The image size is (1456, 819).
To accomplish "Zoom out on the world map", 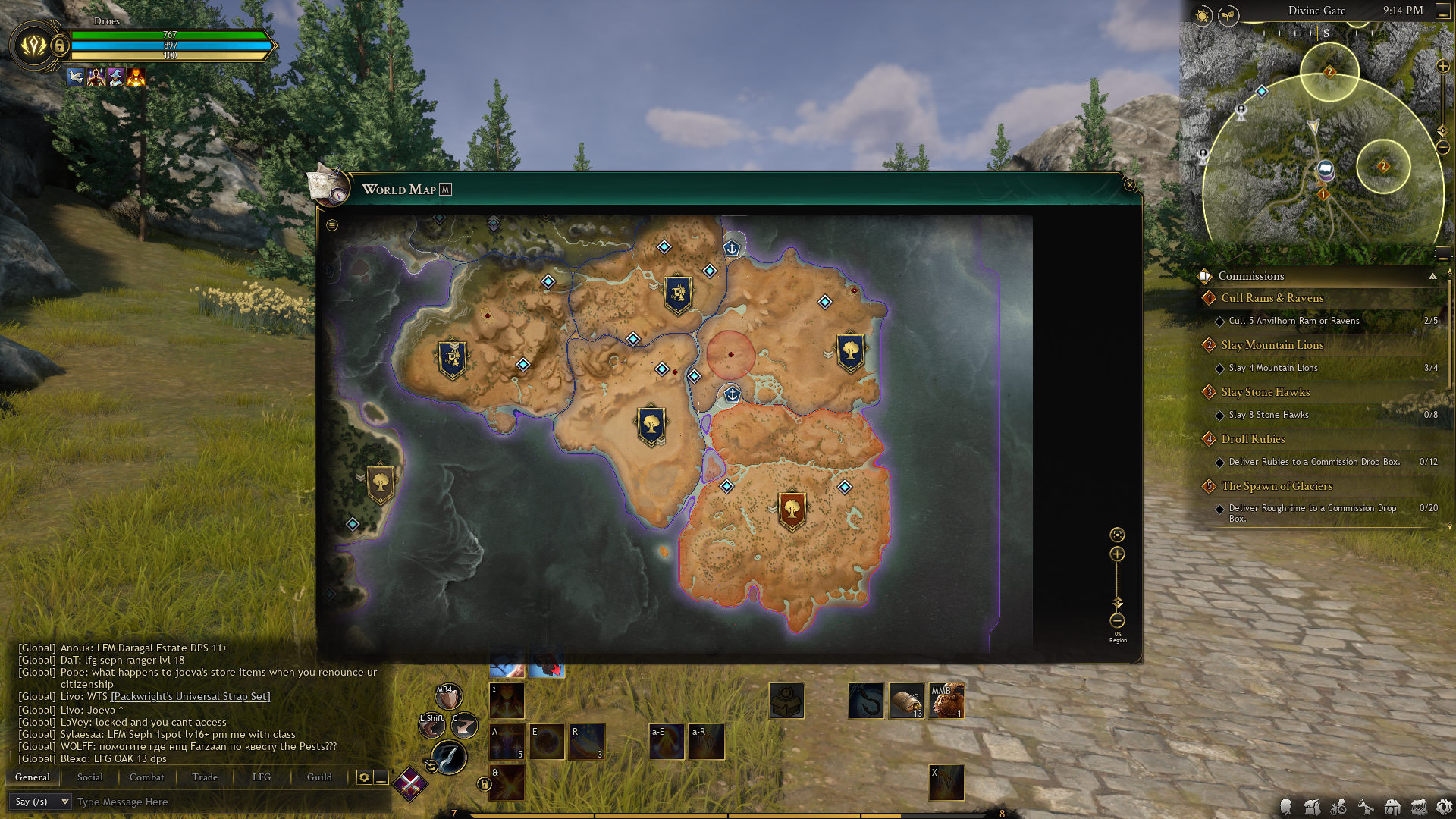I will pos(1117,620).
